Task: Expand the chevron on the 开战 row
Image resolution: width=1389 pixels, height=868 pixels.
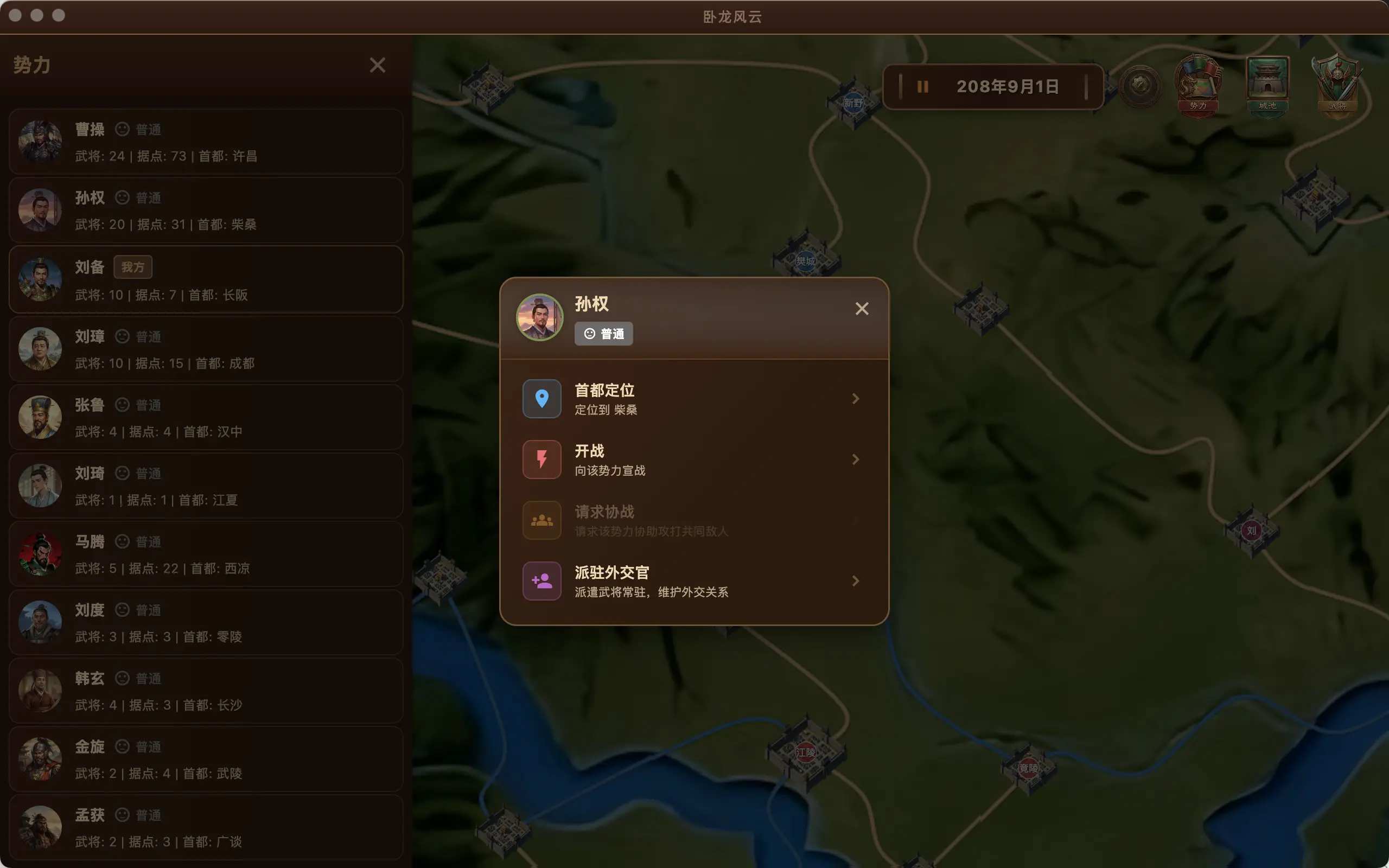Action: pos(856,459)
